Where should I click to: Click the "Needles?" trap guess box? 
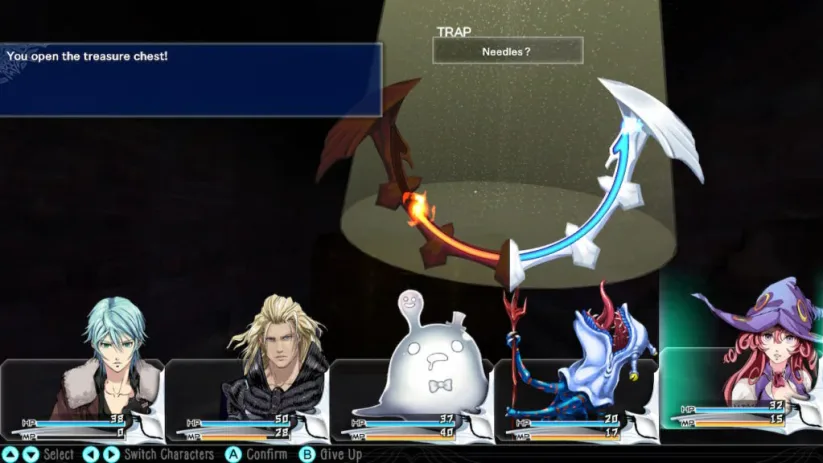pyautogui.click(x=507, y=50)
